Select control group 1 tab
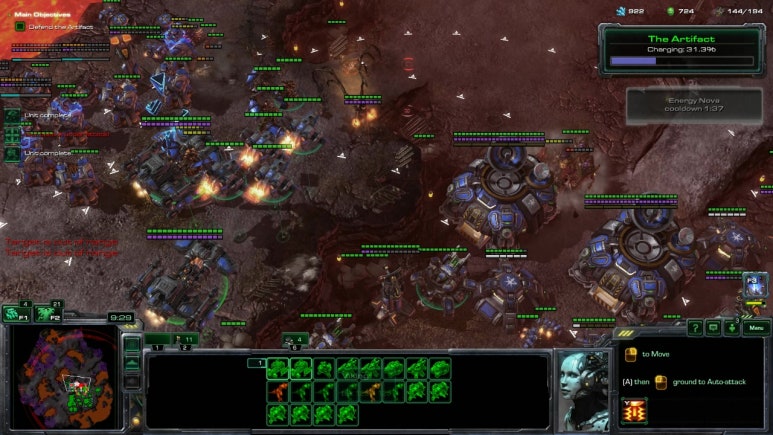 click(x=157, y=341)
